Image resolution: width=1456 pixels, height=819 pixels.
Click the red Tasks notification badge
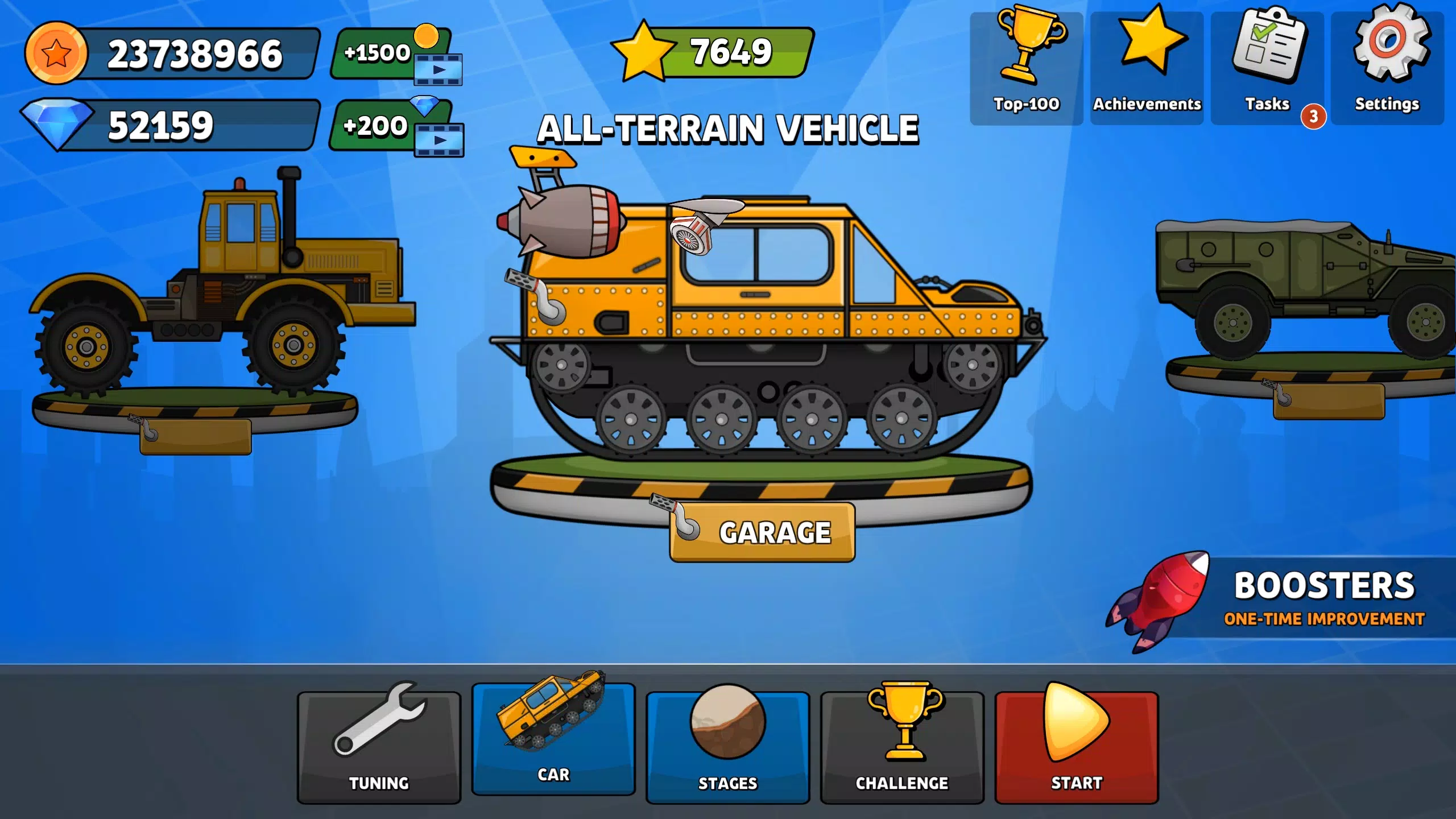[1313, 116]
